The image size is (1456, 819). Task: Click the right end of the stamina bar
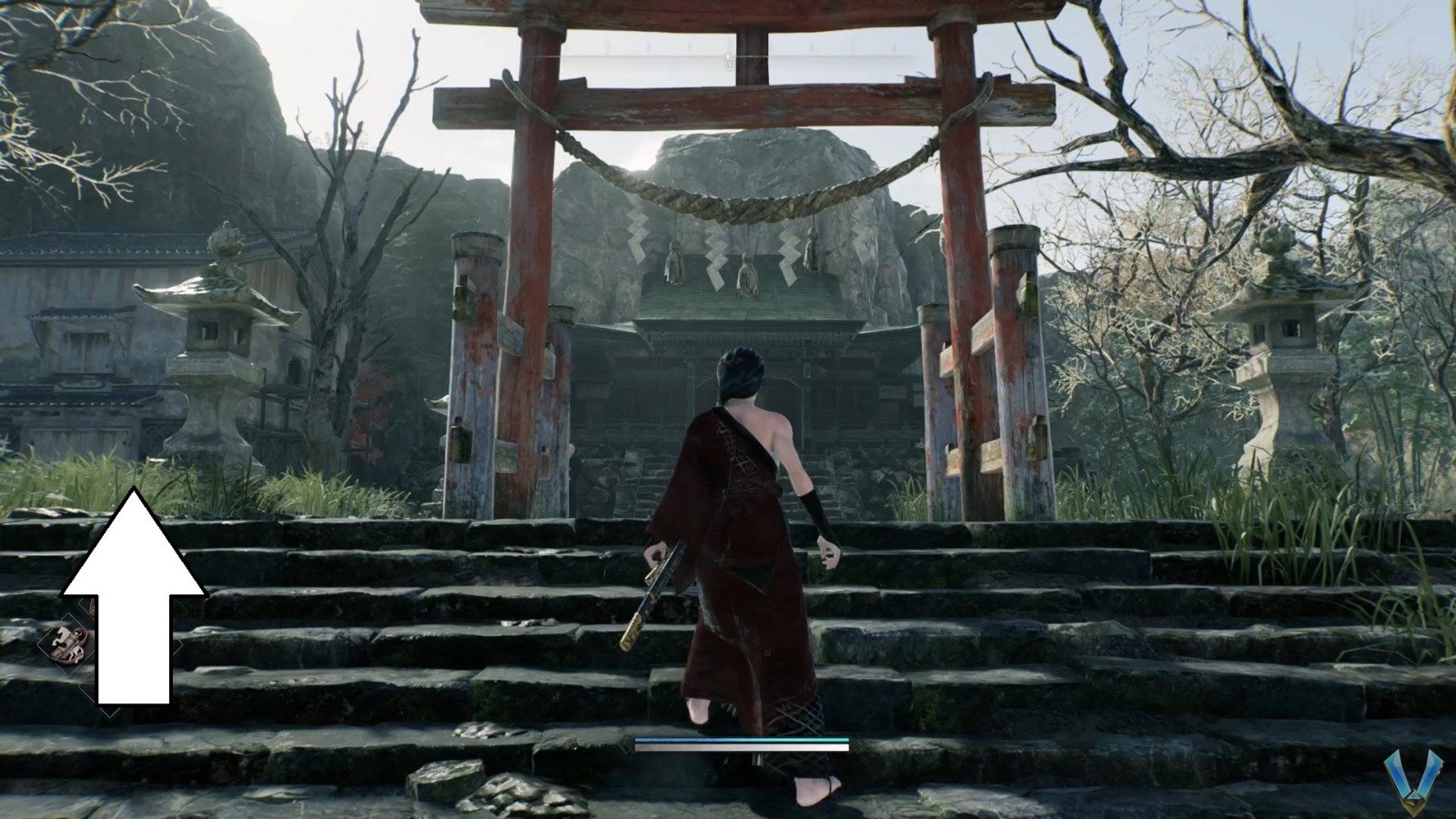[x=846, y=740]
